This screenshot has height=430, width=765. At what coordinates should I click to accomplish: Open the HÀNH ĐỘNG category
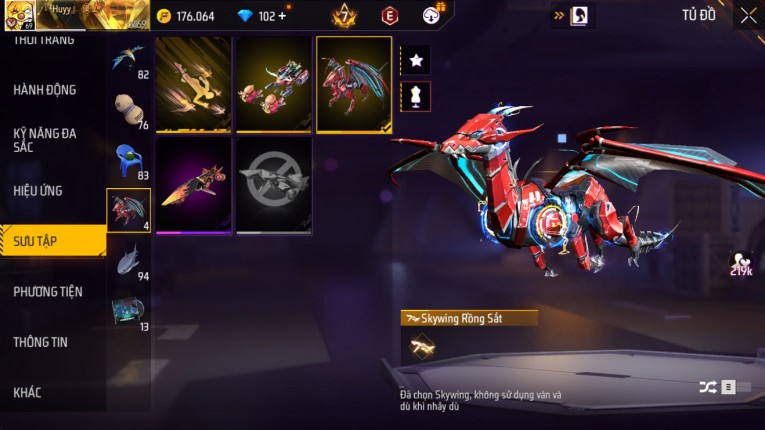click(x=45, y=90)
